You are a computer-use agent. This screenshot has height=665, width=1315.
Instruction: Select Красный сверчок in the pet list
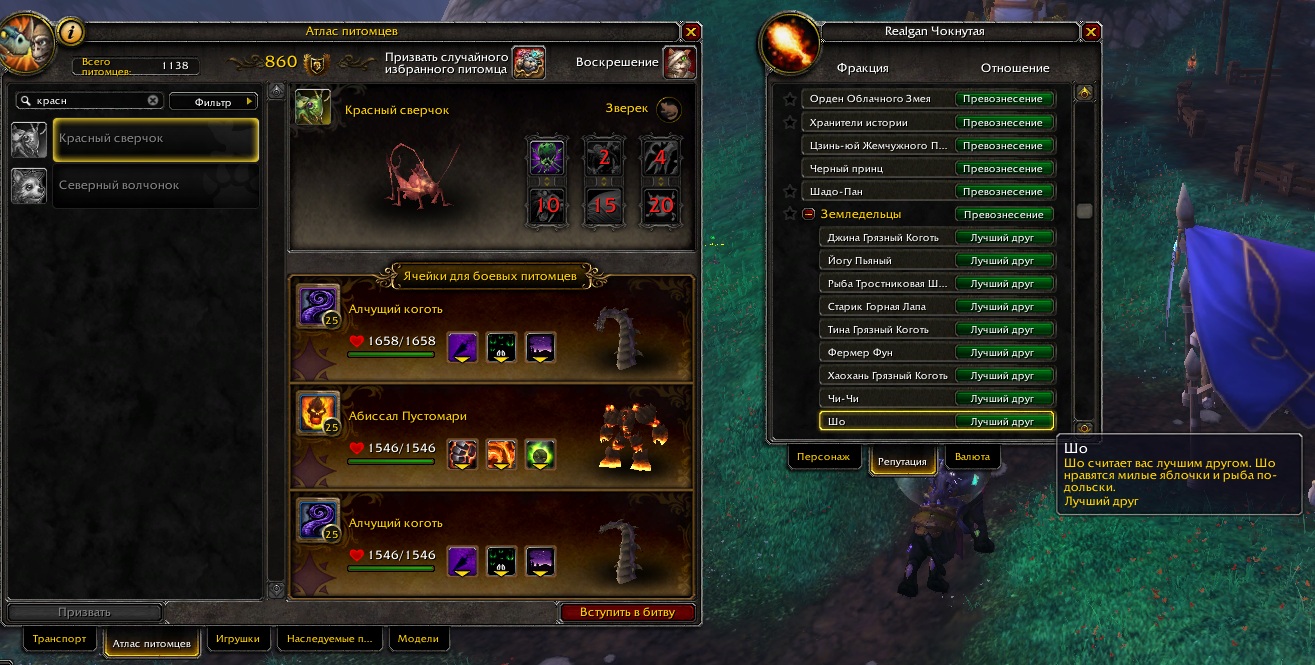coord(155,139)
